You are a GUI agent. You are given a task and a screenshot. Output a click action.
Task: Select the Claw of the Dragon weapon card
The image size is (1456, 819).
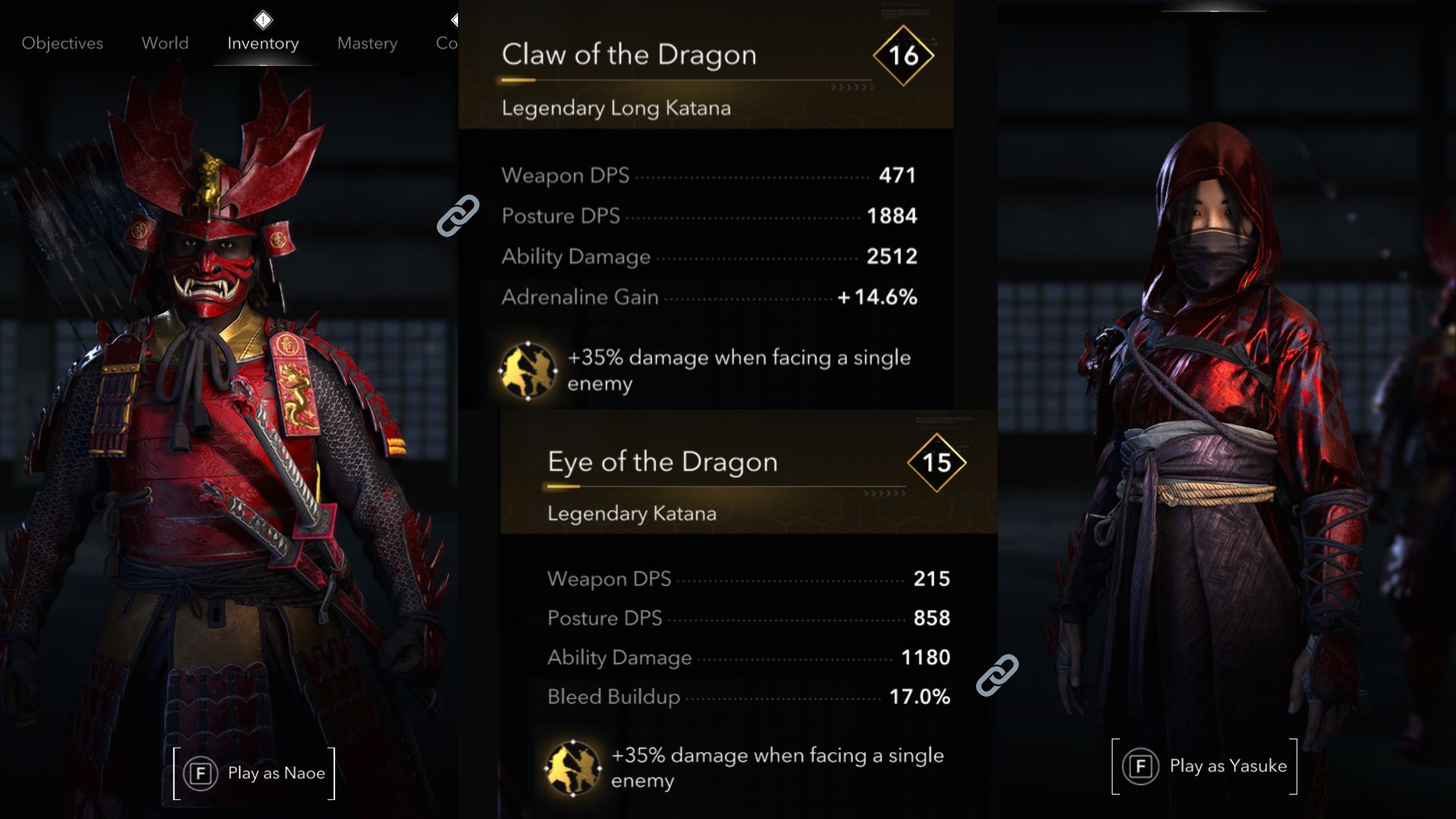(x=705, y=76)
